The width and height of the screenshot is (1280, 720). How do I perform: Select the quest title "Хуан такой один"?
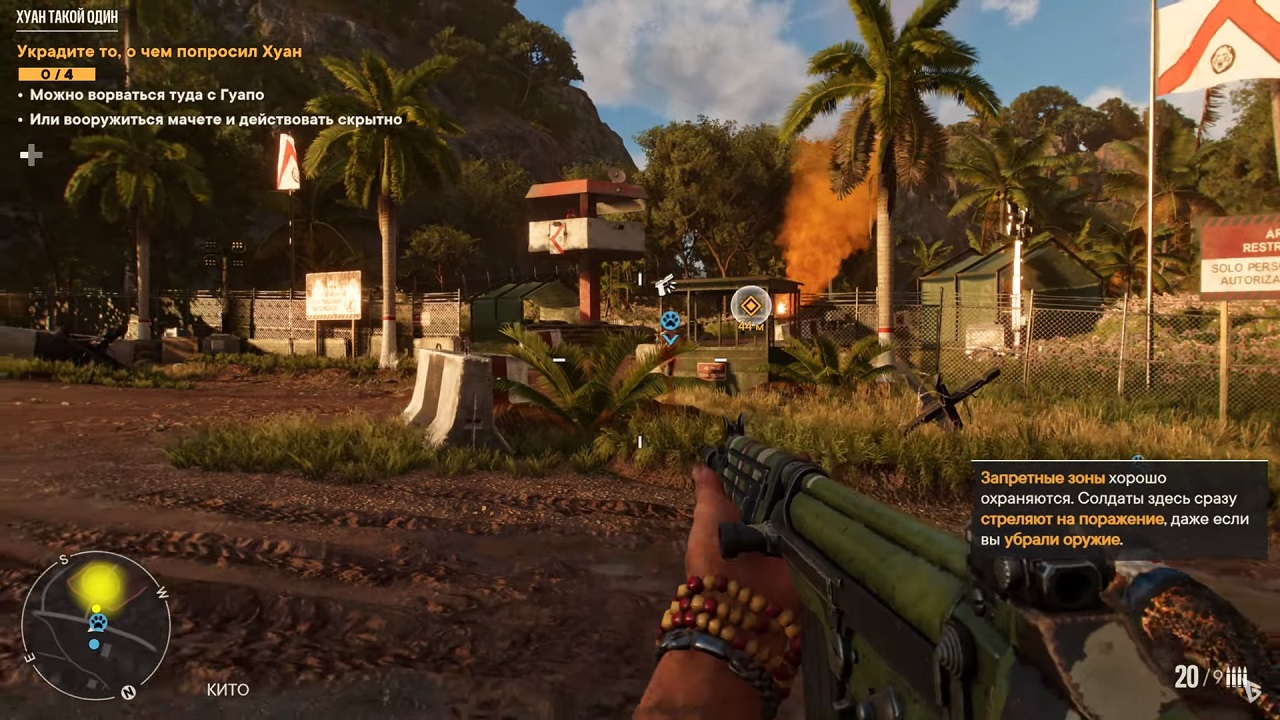(x=67, y=17)
